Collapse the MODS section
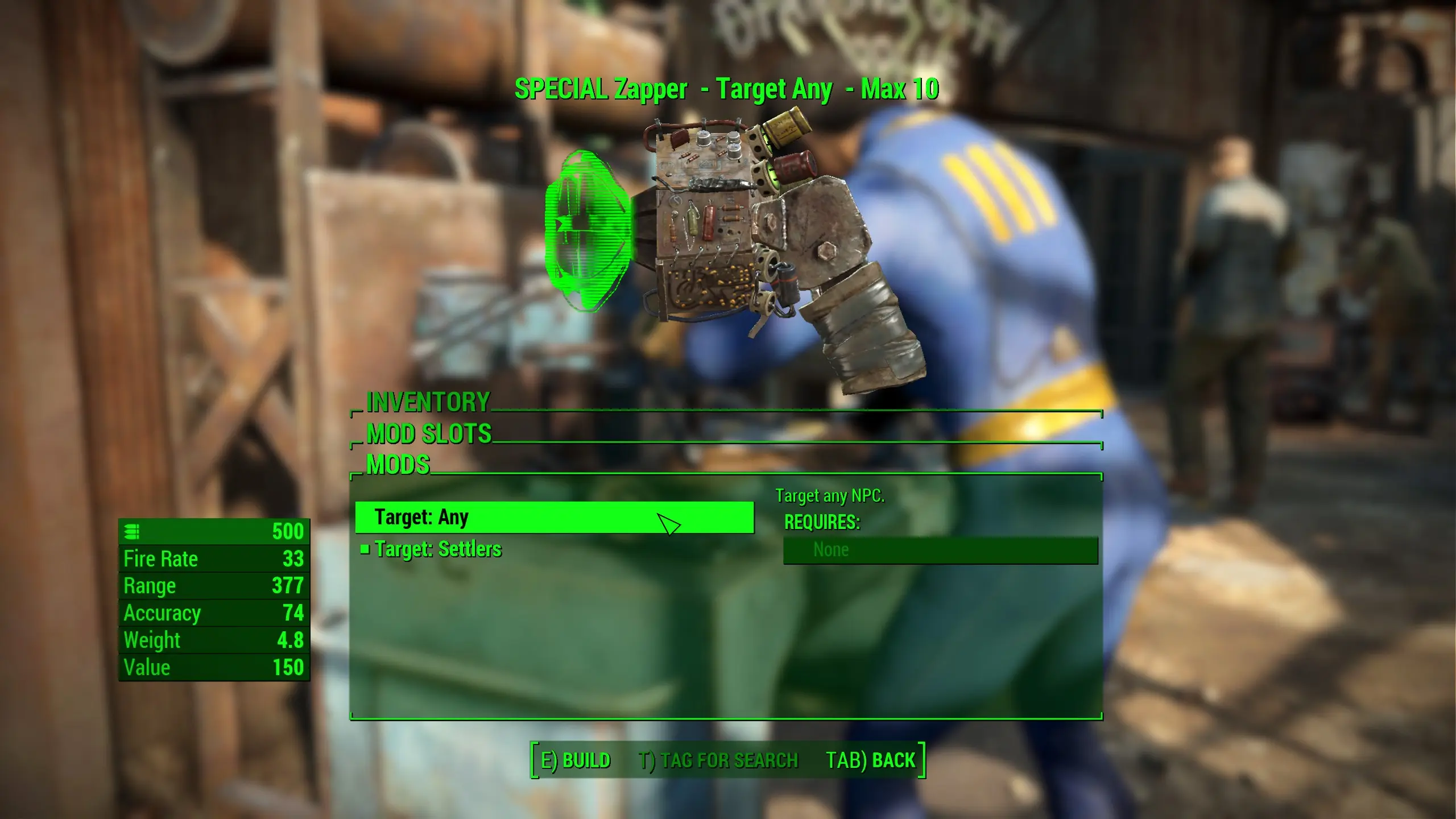Screen dimensions: 1456x819 pyautogui.click(x=398, y=465)
